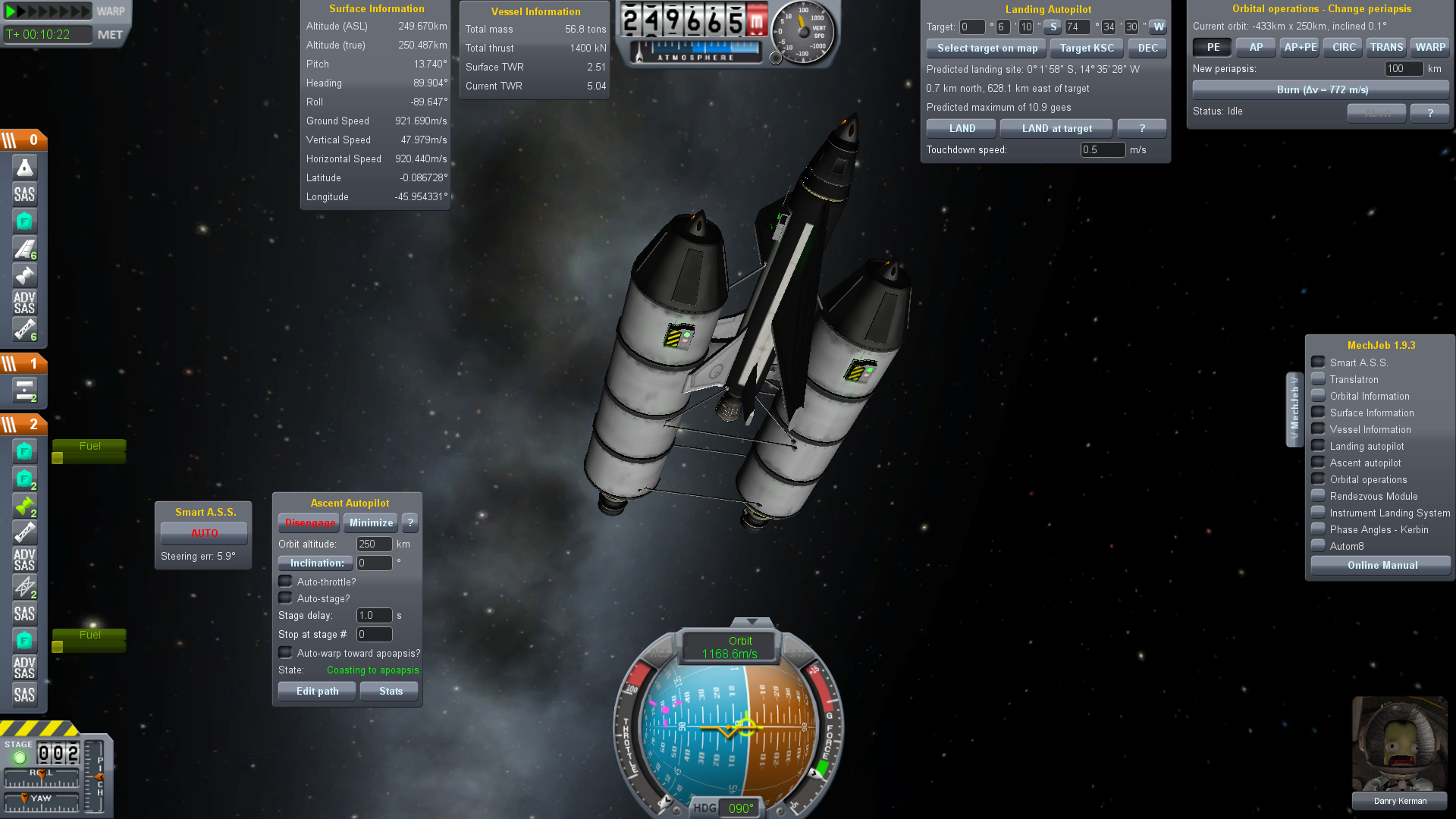Activate LAND at target

coord(1056,128)
